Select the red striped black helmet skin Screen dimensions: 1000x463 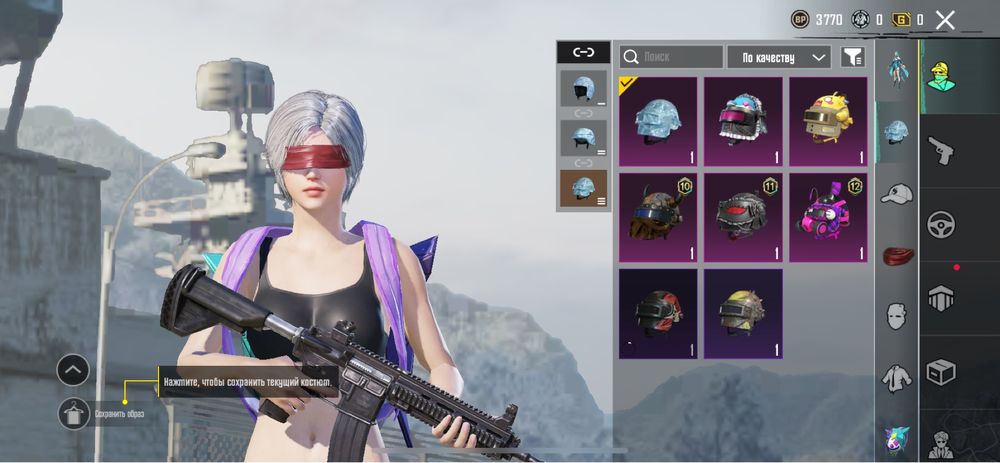click(658, 313)
